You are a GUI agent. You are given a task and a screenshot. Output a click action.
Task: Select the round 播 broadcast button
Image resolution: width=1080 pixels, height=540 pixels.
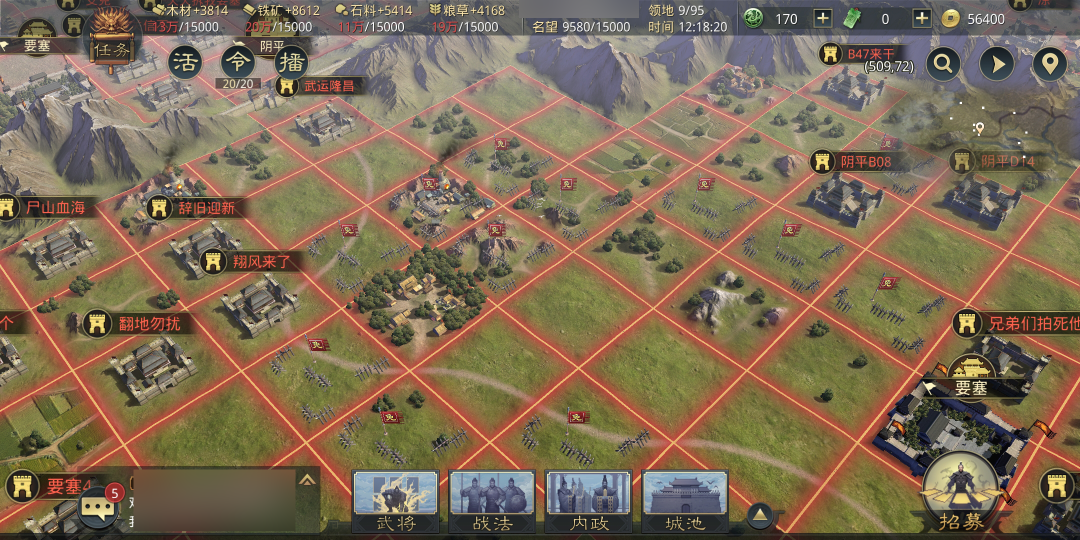point(290,62)
